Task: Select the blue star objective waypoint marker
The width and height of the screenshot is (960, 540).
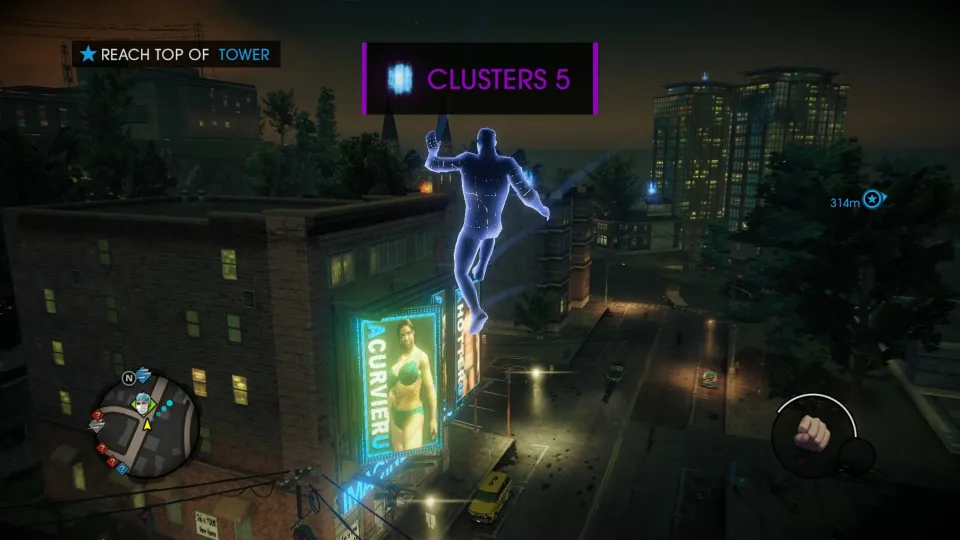Action: tap(874, 200)
